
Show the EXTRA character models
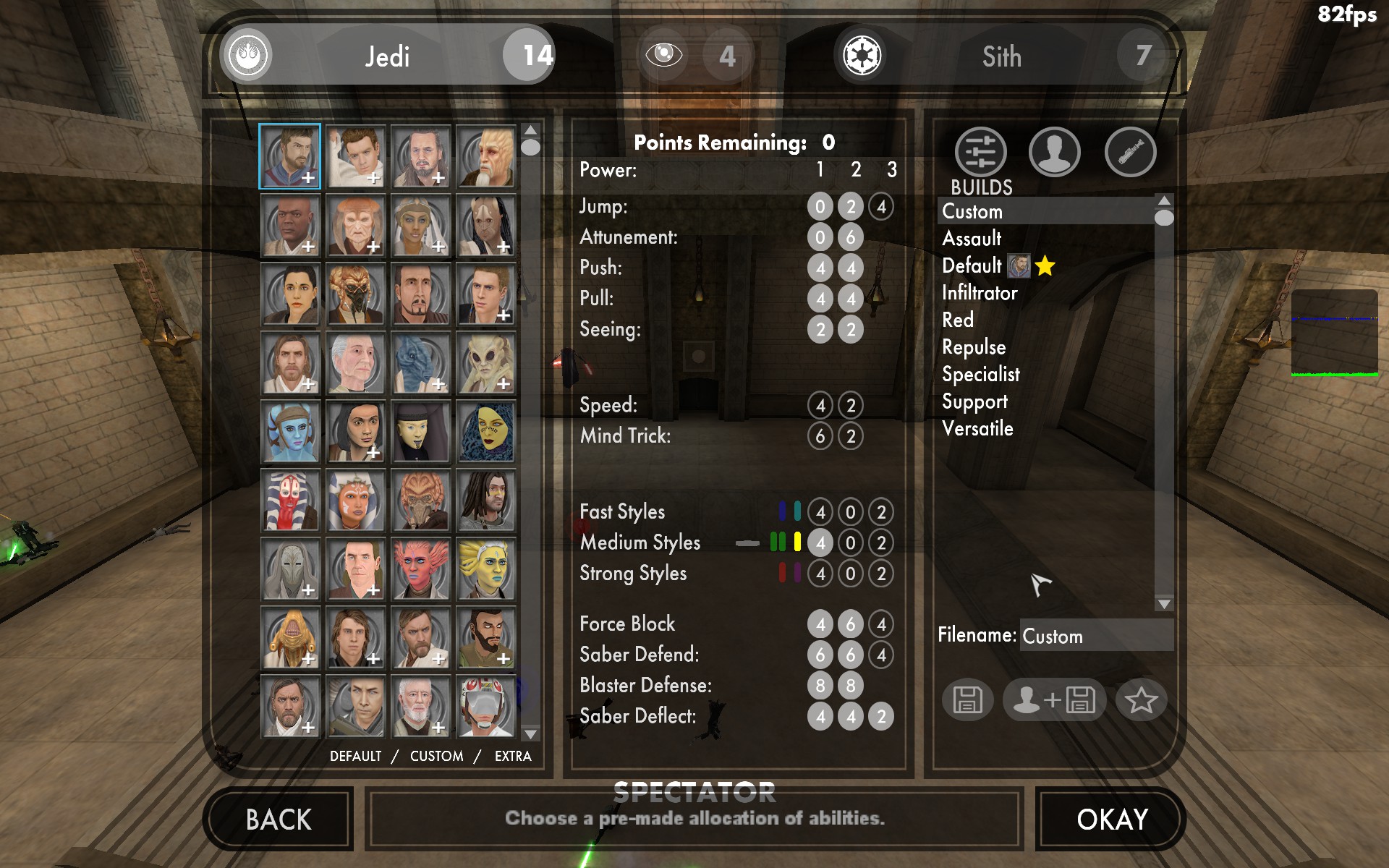(x=513, y=756)
